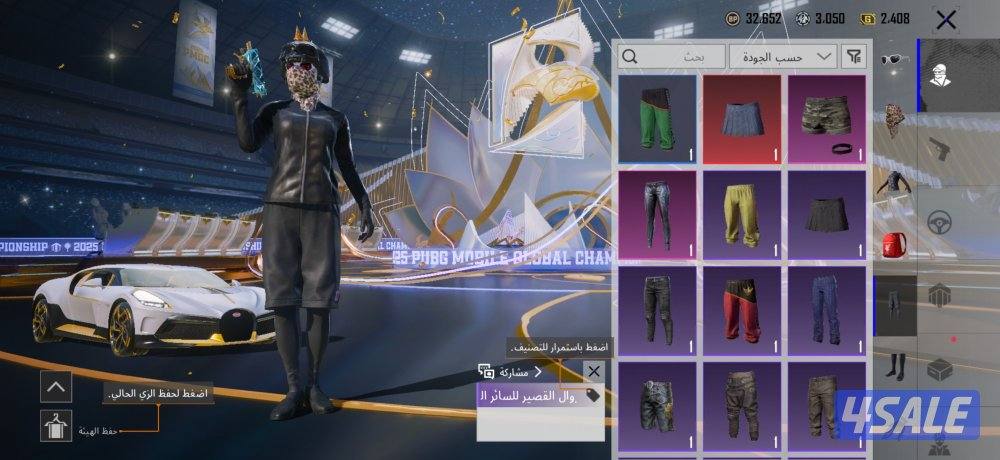Viewport: 1000px width, 460px height.
Task: Close the item description popup
Action: (x=594, y=372)
